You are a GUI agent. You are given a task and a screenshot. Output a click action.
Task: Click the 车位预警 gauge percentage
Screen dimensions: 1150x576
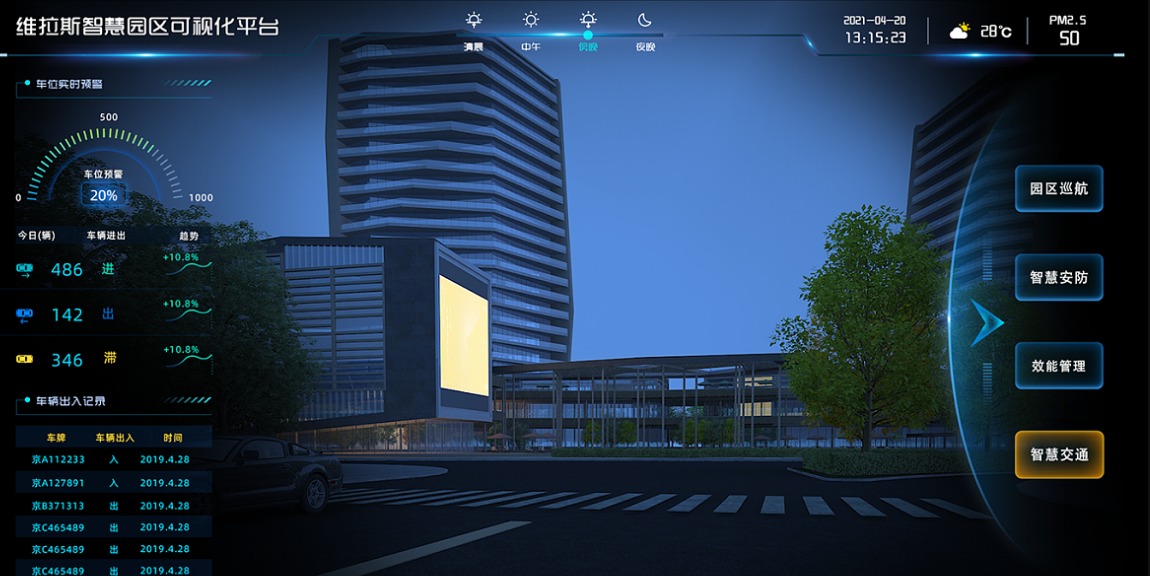103,195
